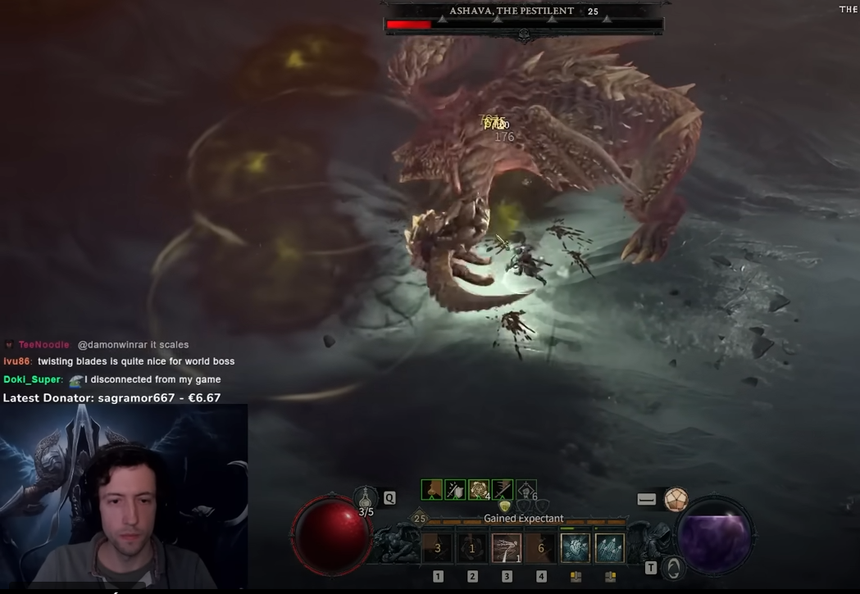This screenshot has width=860, height=594.
Task: Activate the skill slot showing cooldown 3
Action: pyautogui.click(x=438, y=548)
